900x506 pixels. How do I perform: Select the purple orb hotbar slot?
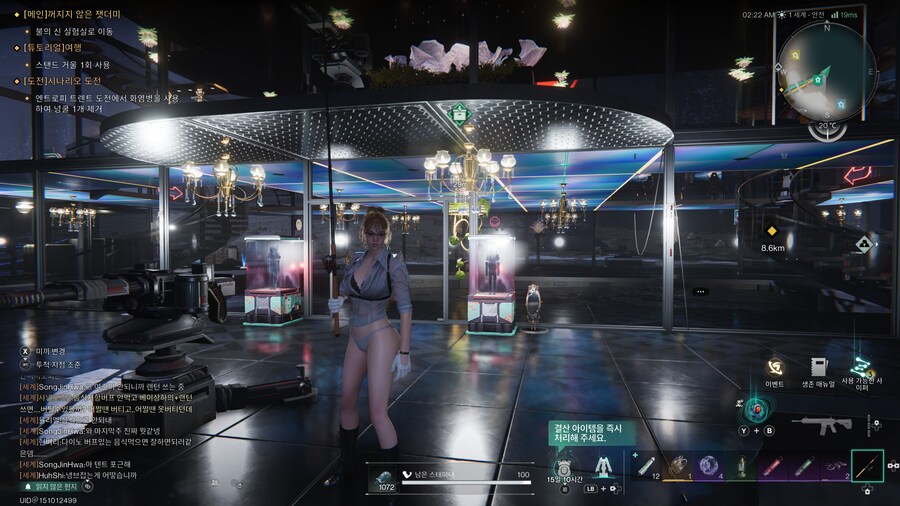click(709, 466)
